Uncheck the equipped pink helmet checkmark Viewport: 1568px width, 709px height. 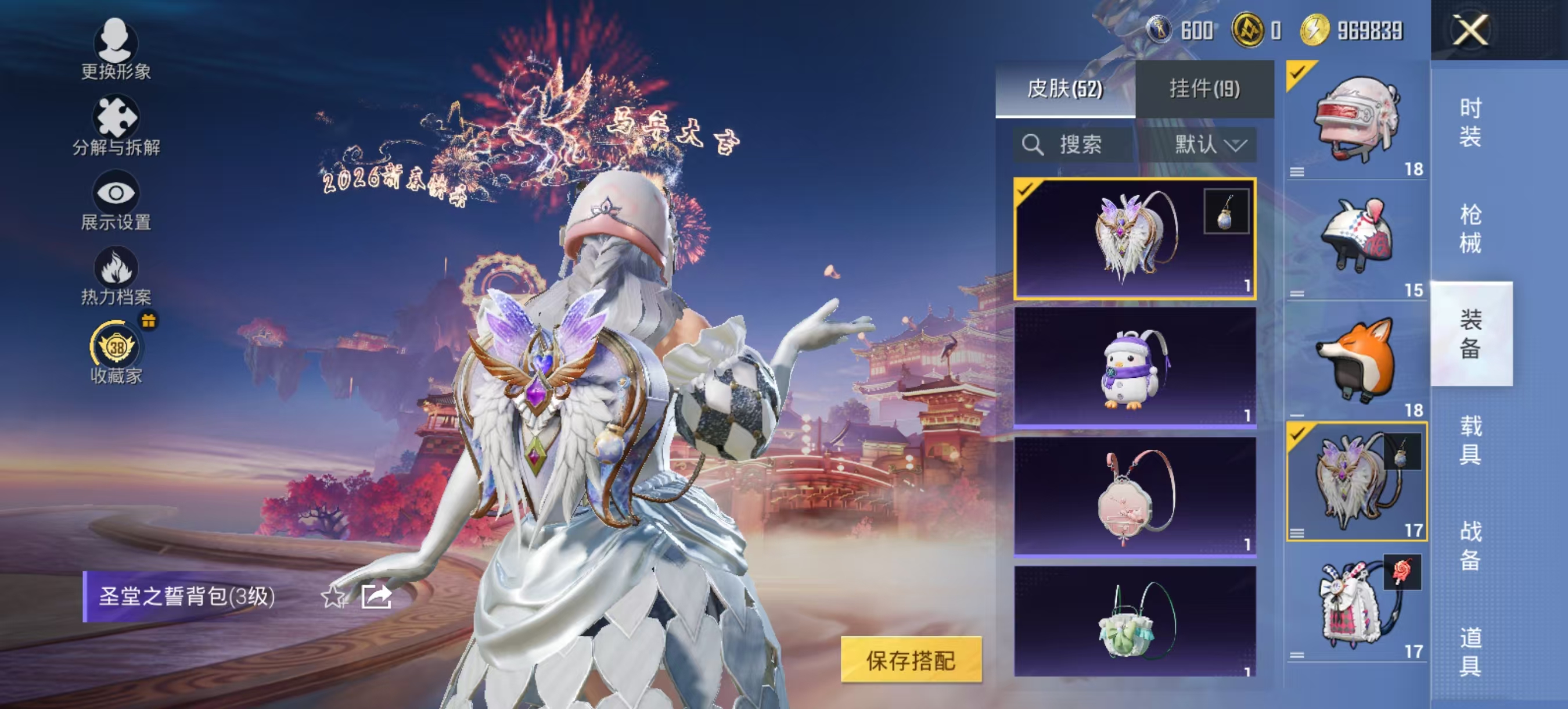pos(1298,73)
